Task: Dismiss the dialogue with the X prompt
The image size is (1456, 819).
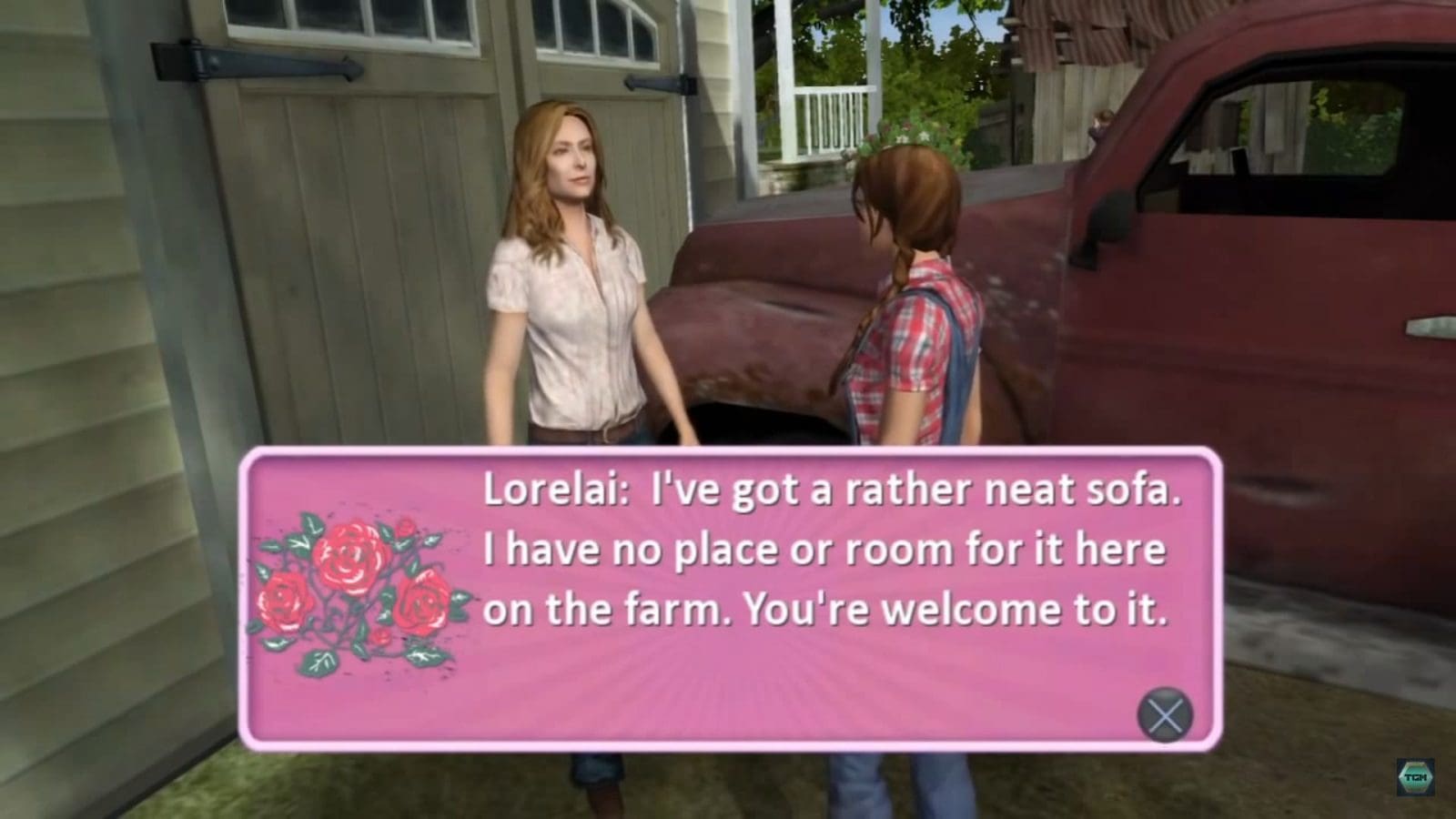Action: pyautogui.click(x=1165, y=714)
